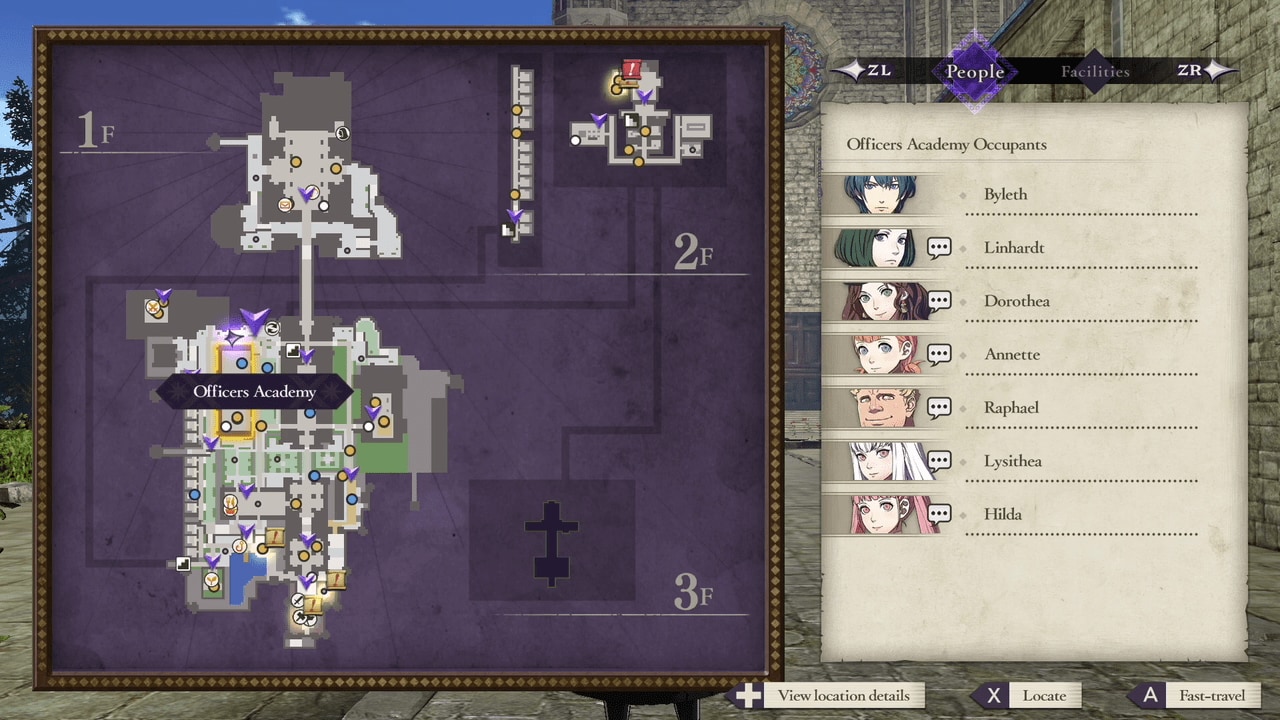The height and width of the screenshot is (720, 1280).
Task: Click Linhardt's speech bubble icon
Action: point(938,247)
